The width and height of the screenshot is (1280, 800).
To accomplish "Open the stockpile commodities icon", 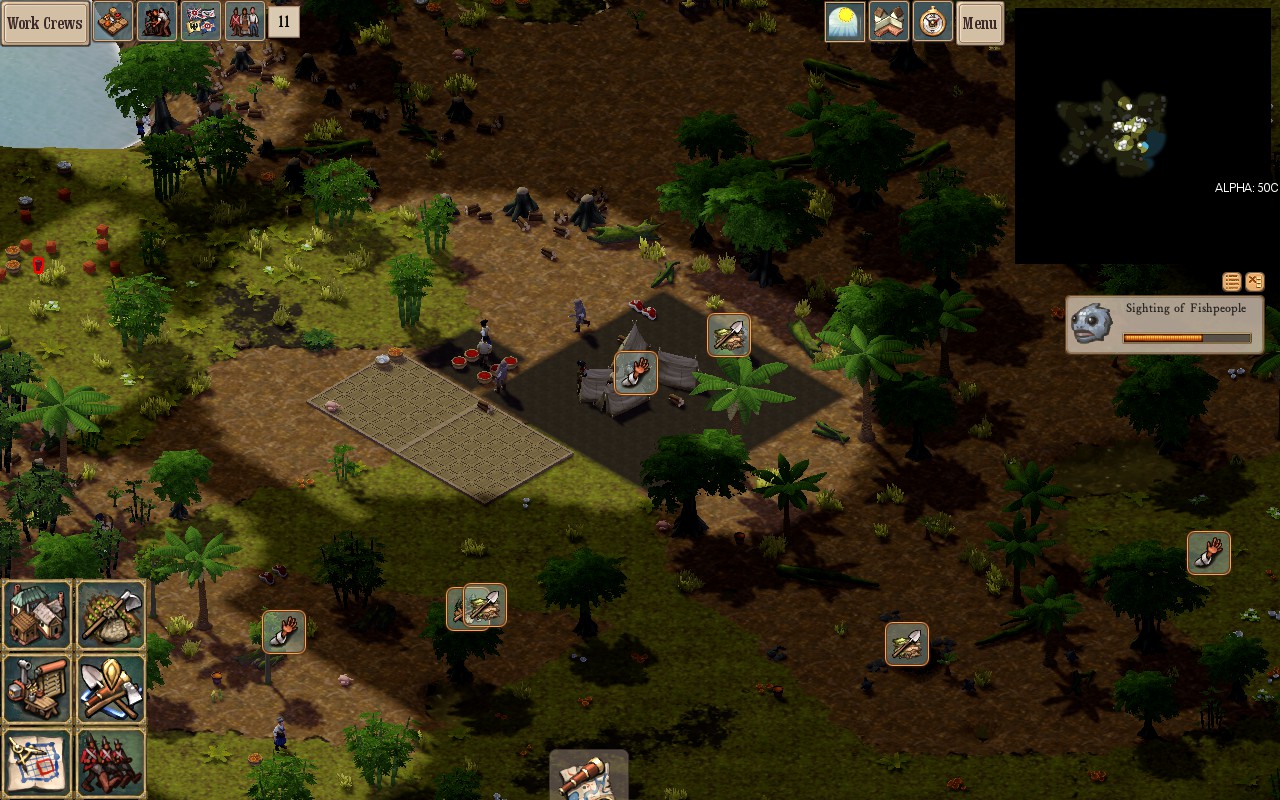I will coord(113,21).
